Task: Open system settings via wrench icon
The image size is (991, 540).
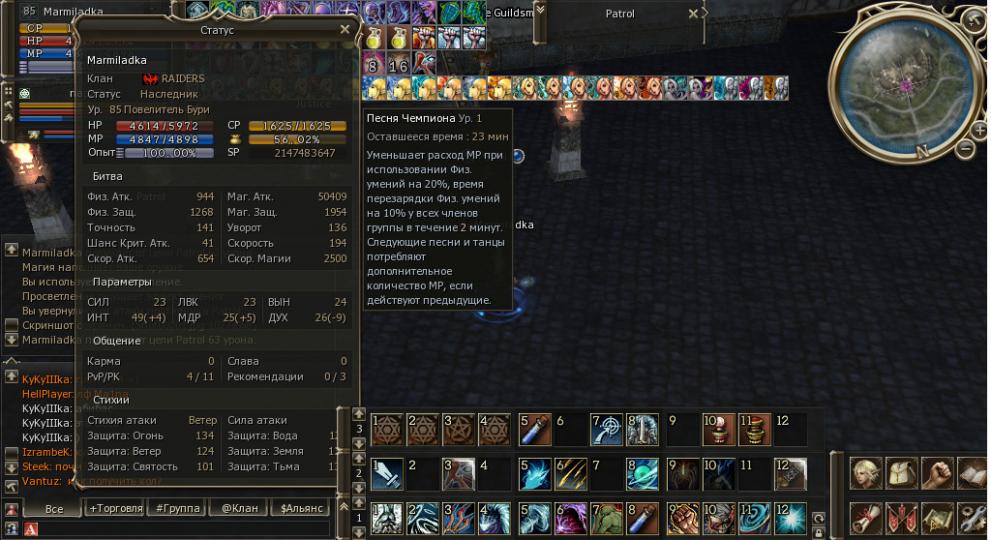Action: point(972,518)
